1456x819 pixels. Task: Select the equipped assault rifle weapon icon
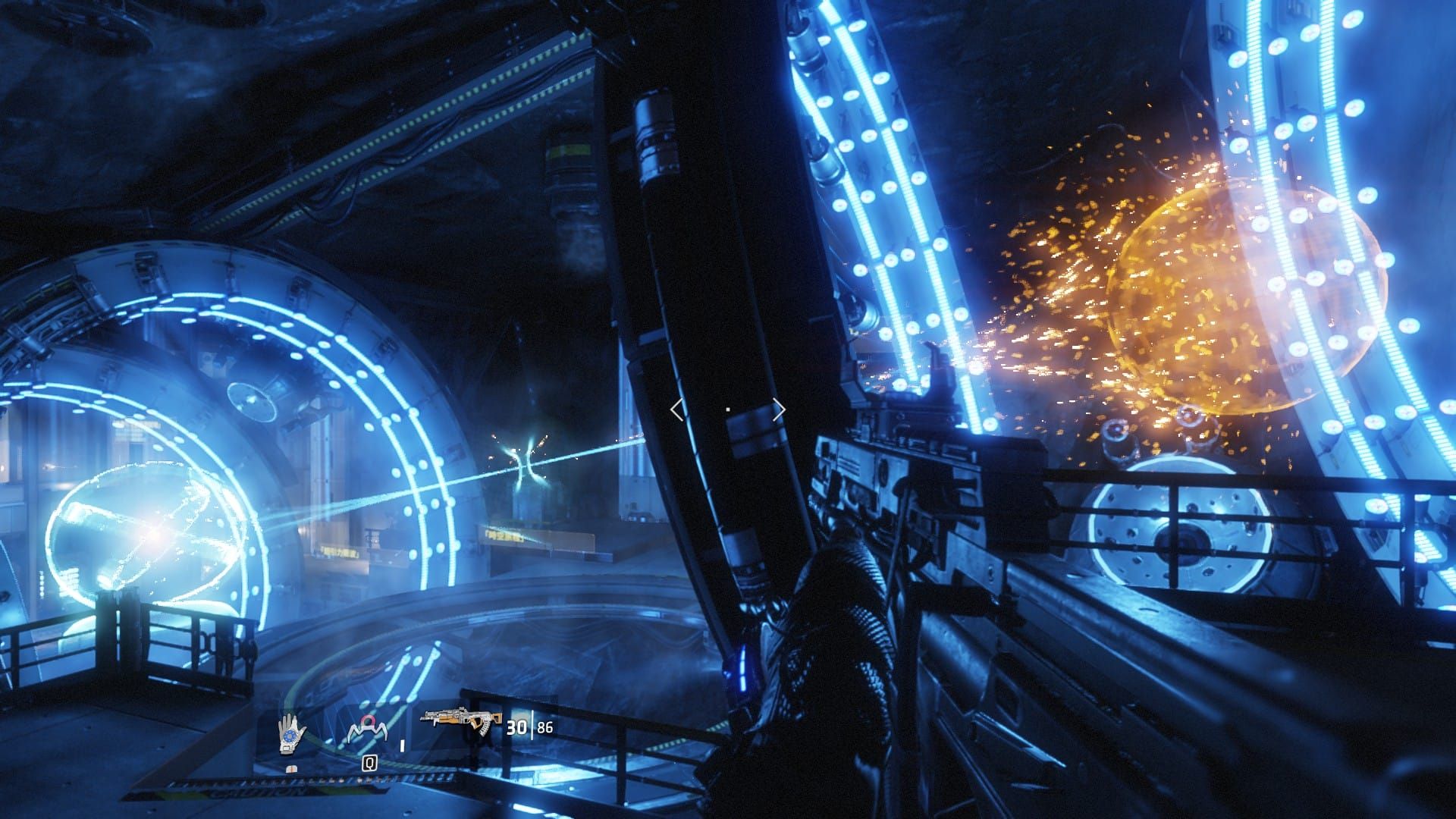click(x=462, y=723)
